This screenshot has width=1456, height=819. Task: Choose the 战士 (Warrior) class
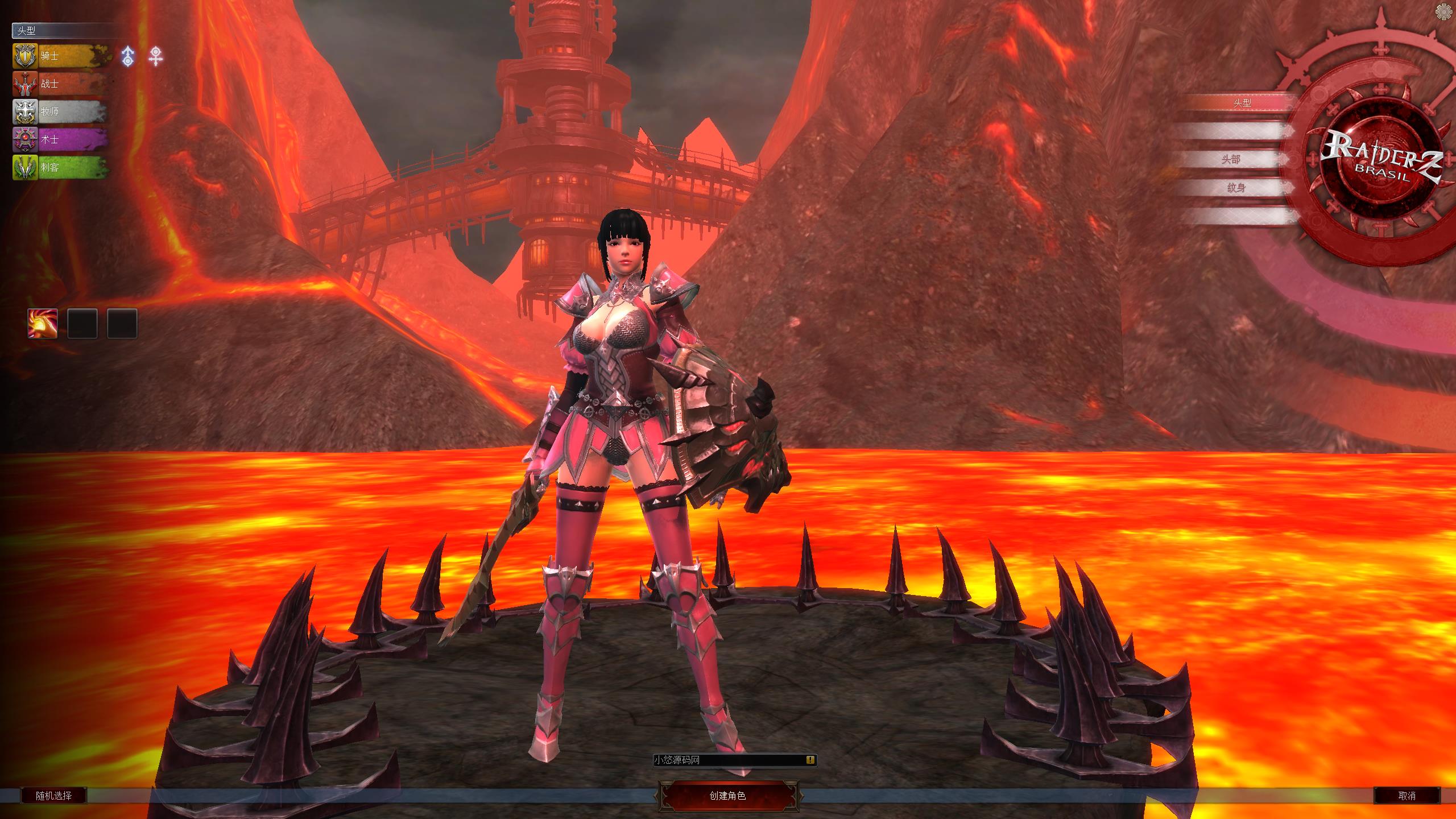coord(61,84)
